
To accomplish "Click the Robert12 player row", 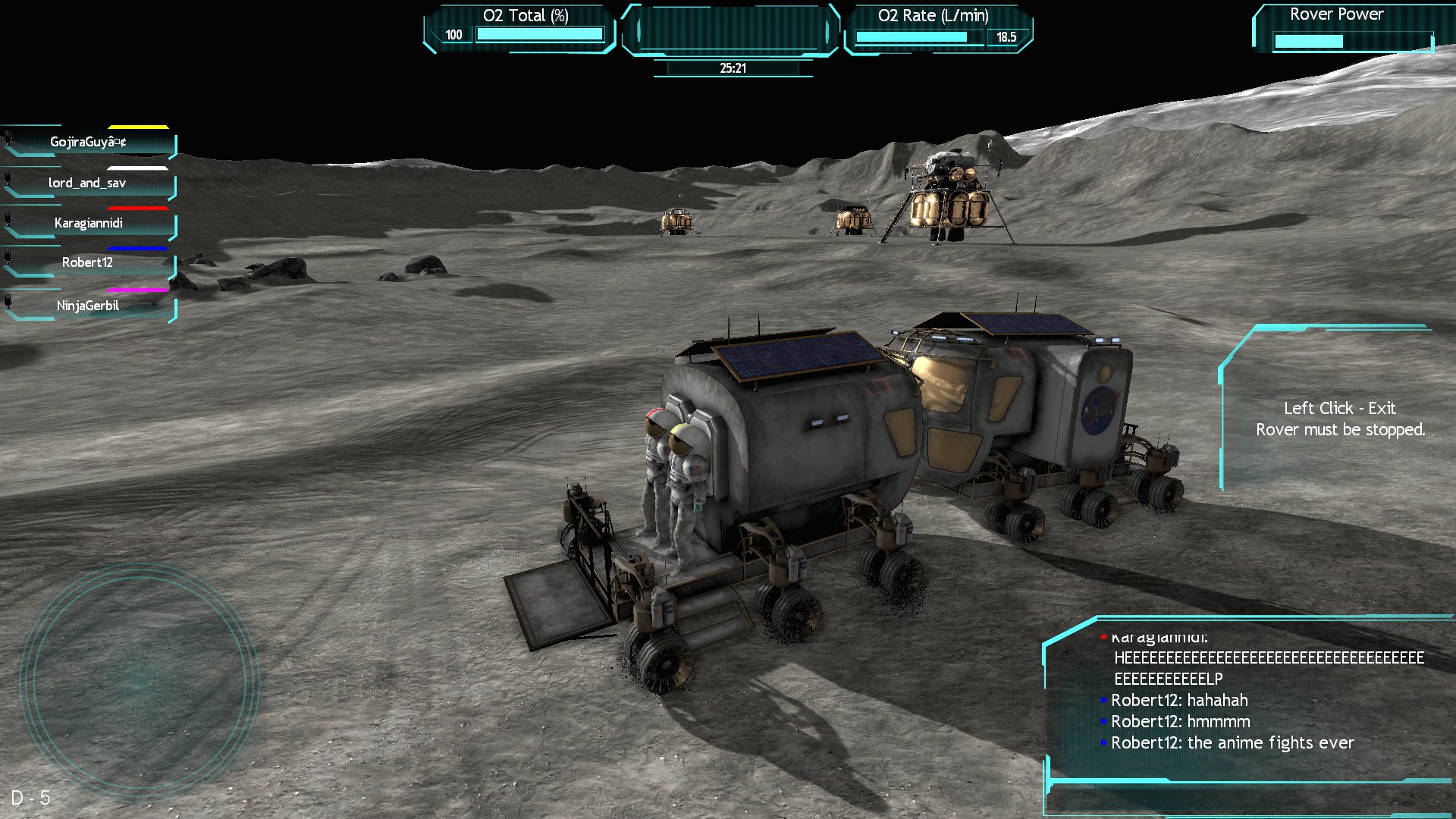I will [x=88, y=263].
